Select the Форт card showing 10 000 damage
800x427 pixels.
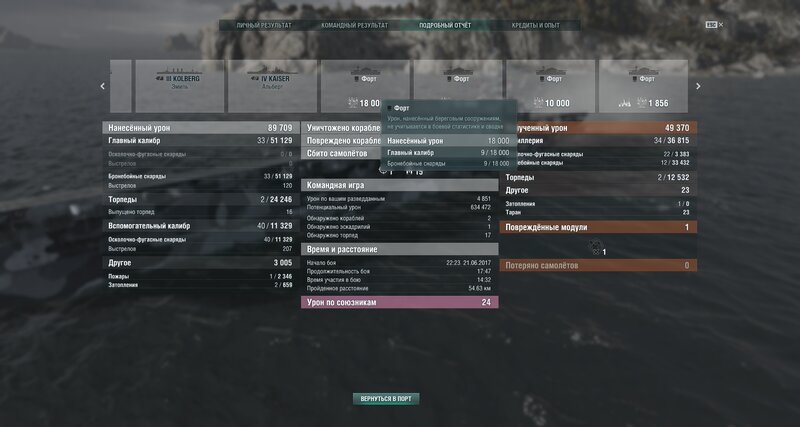pyautogui.click(x=550, y=86)
